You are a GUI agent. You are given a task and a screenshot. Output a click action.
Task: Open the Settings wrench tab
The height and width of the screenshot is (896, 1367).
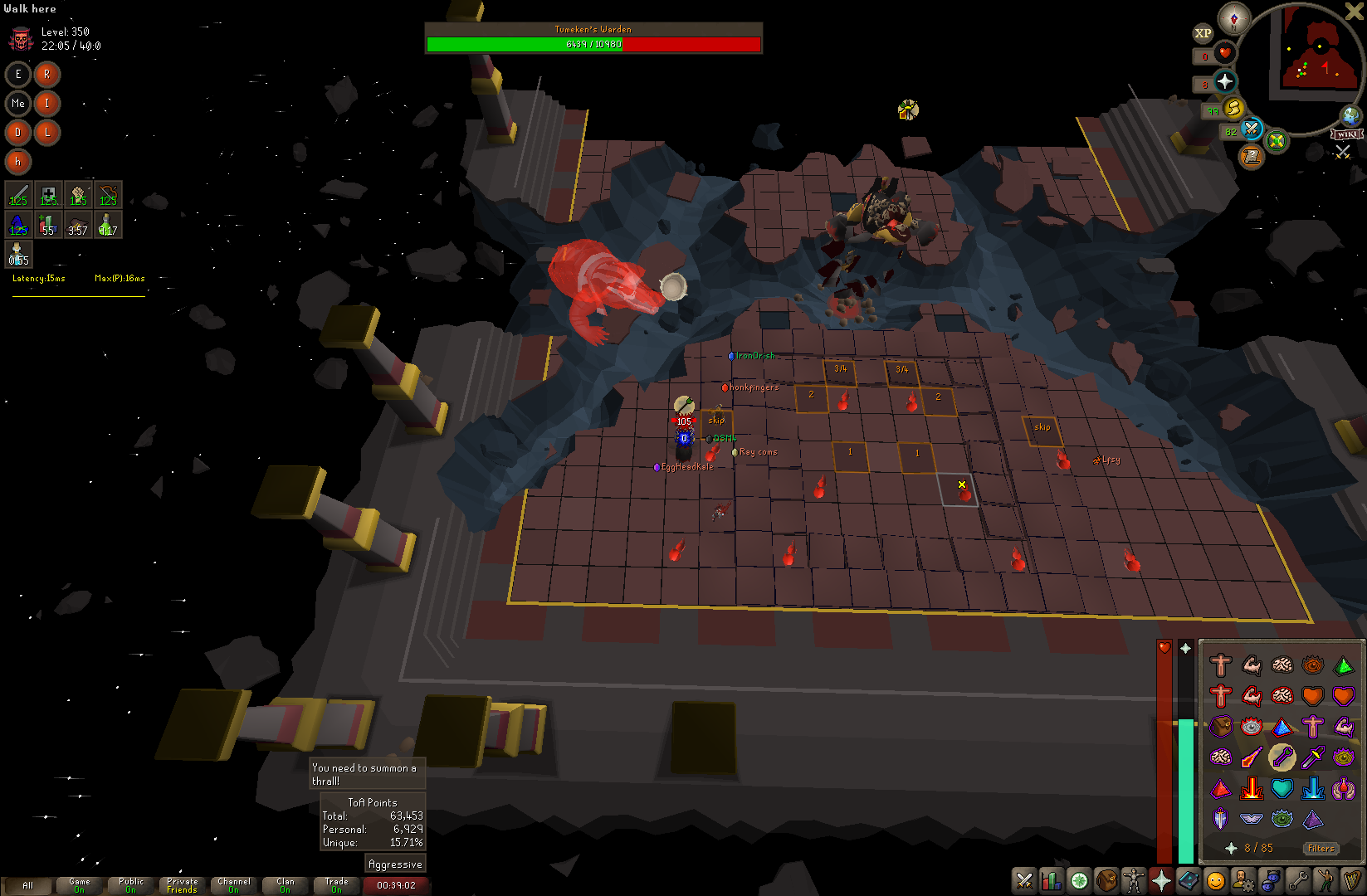coord(1298,880)
